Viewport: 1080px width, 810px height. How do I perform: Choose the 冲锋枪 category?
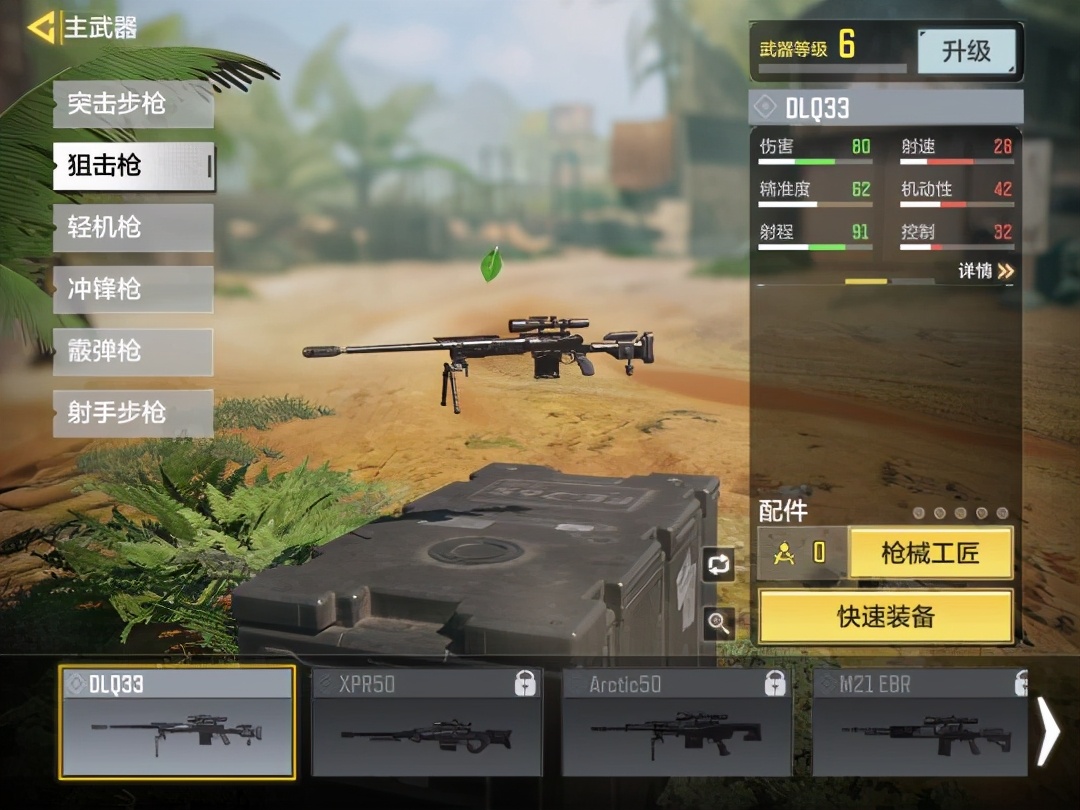(x=133, y=290)
